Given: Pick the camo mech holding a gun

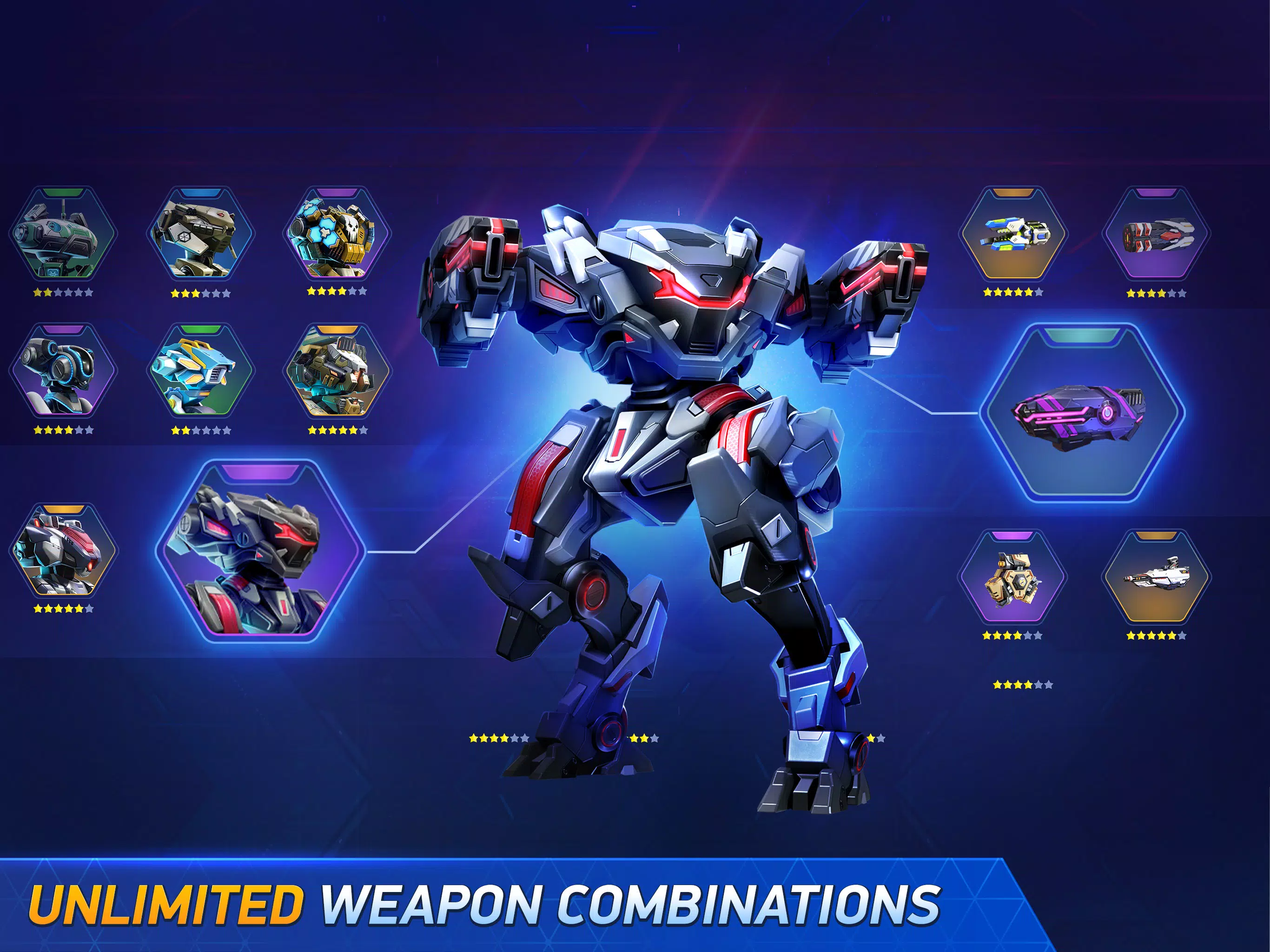Looking at the screenshot, I should [337, 371].
